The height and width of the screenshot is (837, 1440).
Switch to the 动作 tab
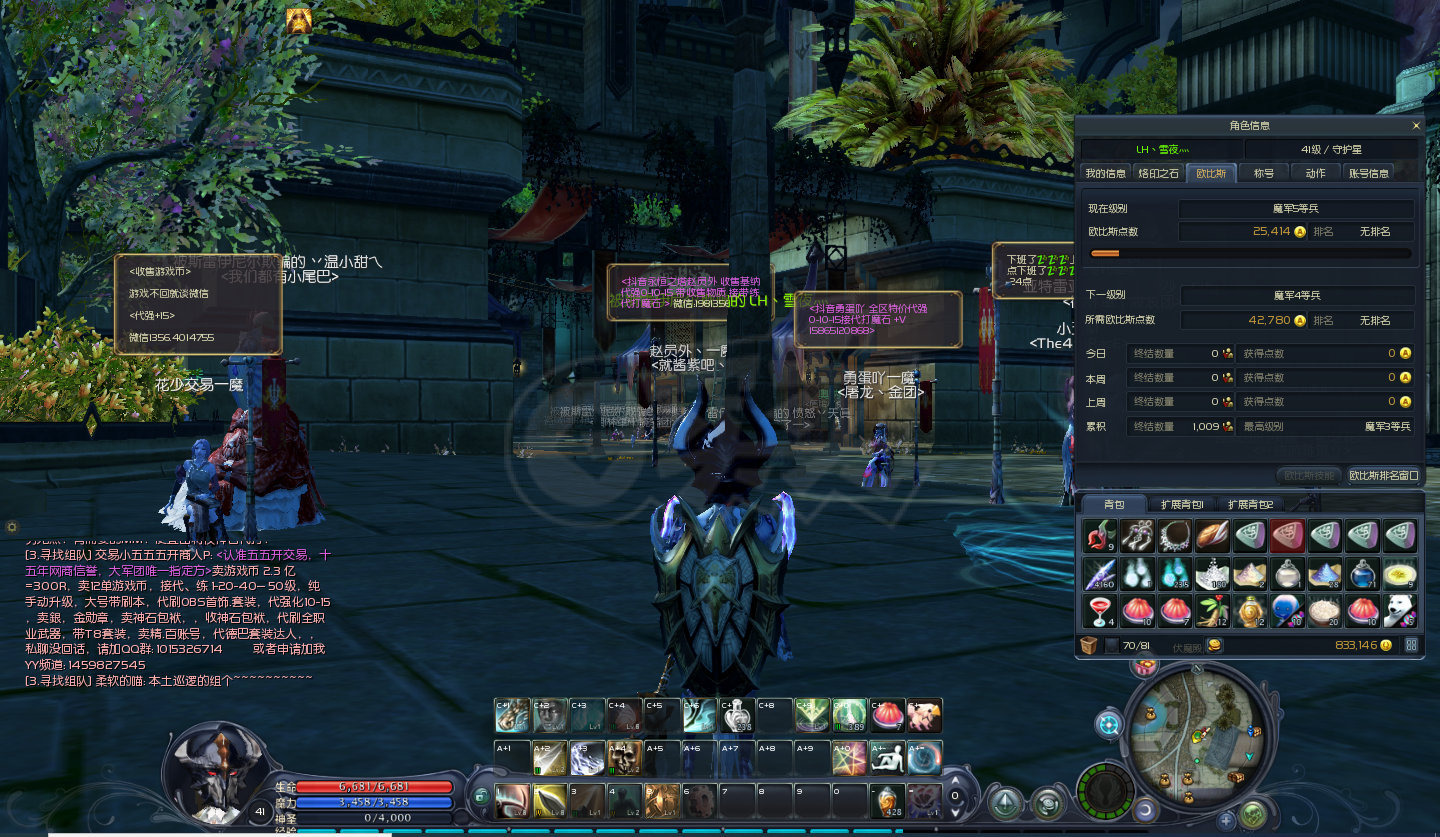1315,173
